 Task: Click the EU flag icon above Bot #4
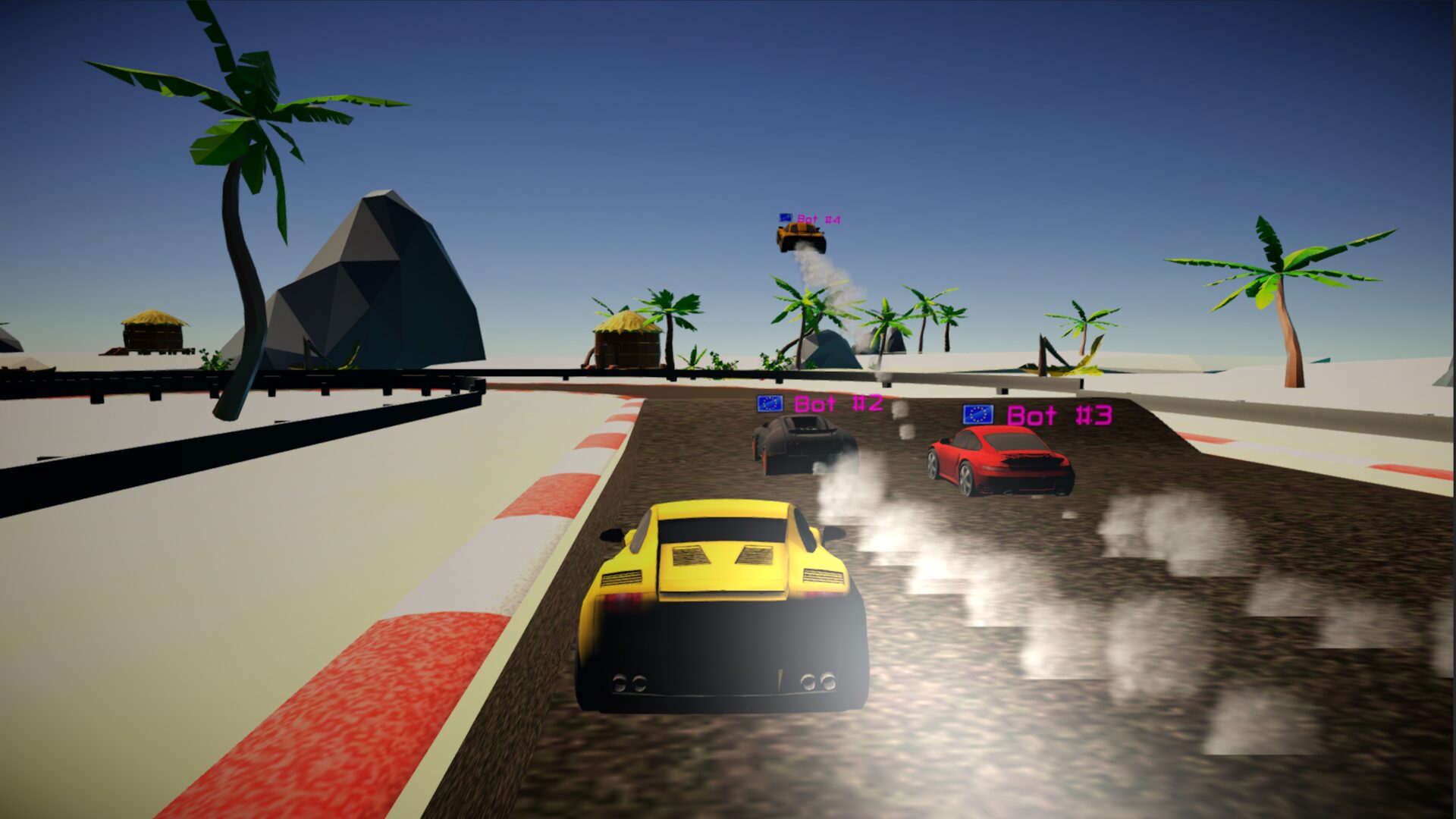pos(784,218)
